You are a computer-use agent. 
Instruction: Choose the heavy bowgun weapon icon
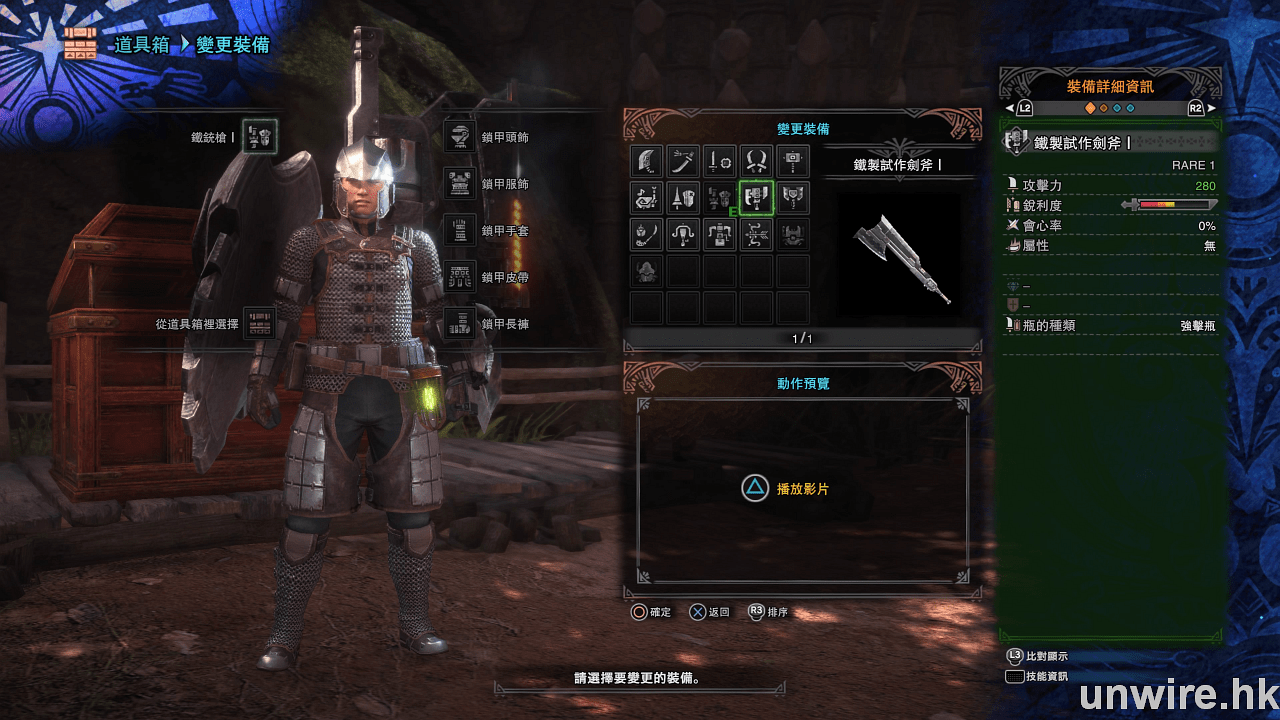pos(720,235)
